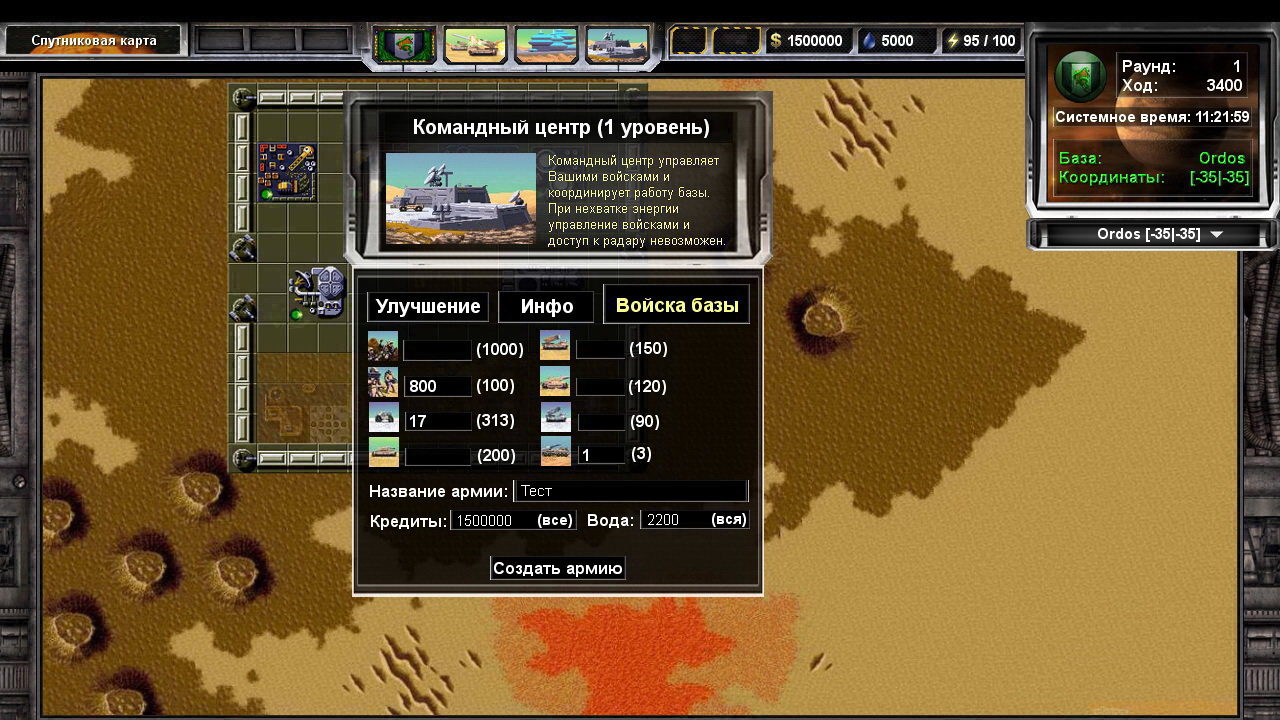Edit the unit quantity field showing 800

438,386
